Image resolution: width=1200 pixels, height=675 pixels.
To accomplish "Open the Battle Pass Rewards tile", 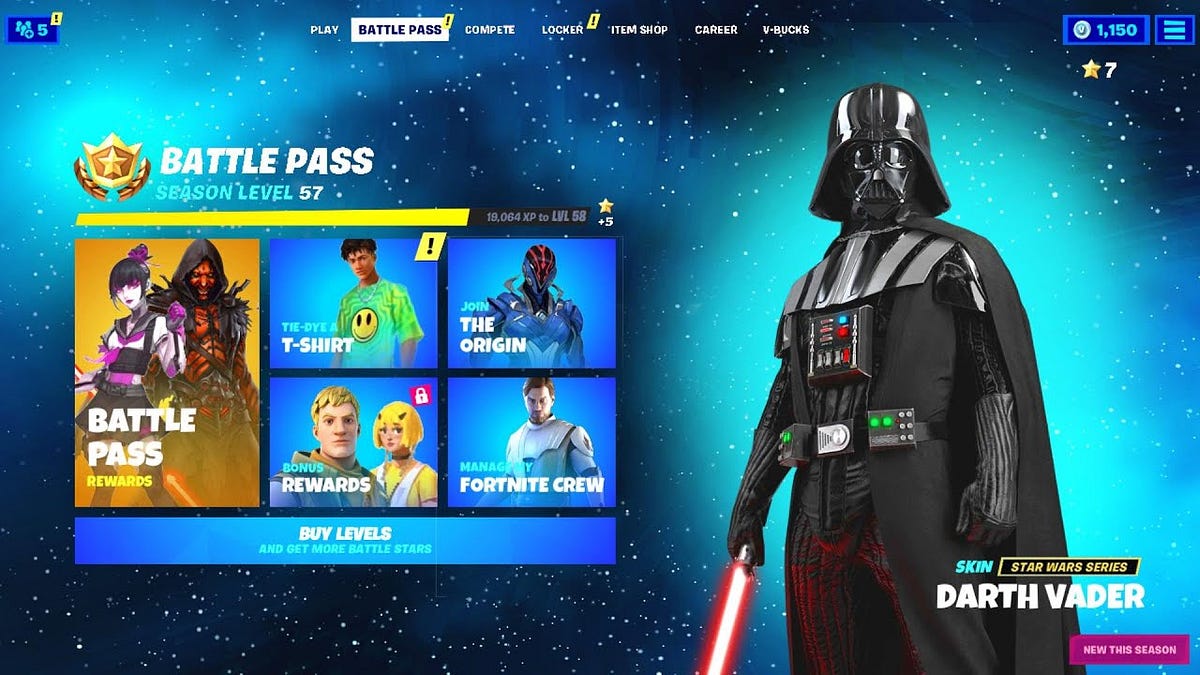I will coord(167,372).
